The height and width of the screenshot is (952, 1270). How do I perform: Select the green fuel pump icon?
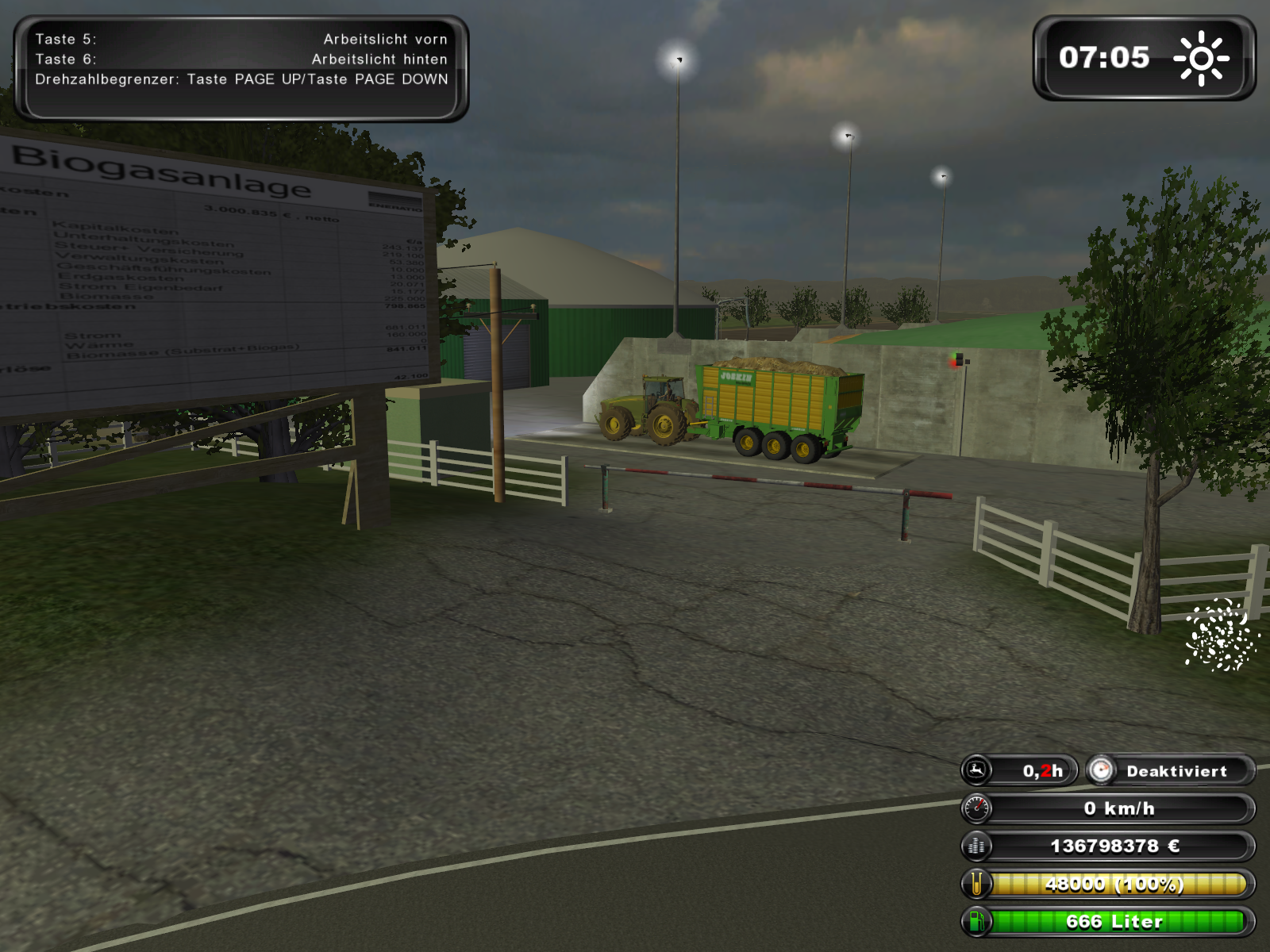click(x=977, y=921)
